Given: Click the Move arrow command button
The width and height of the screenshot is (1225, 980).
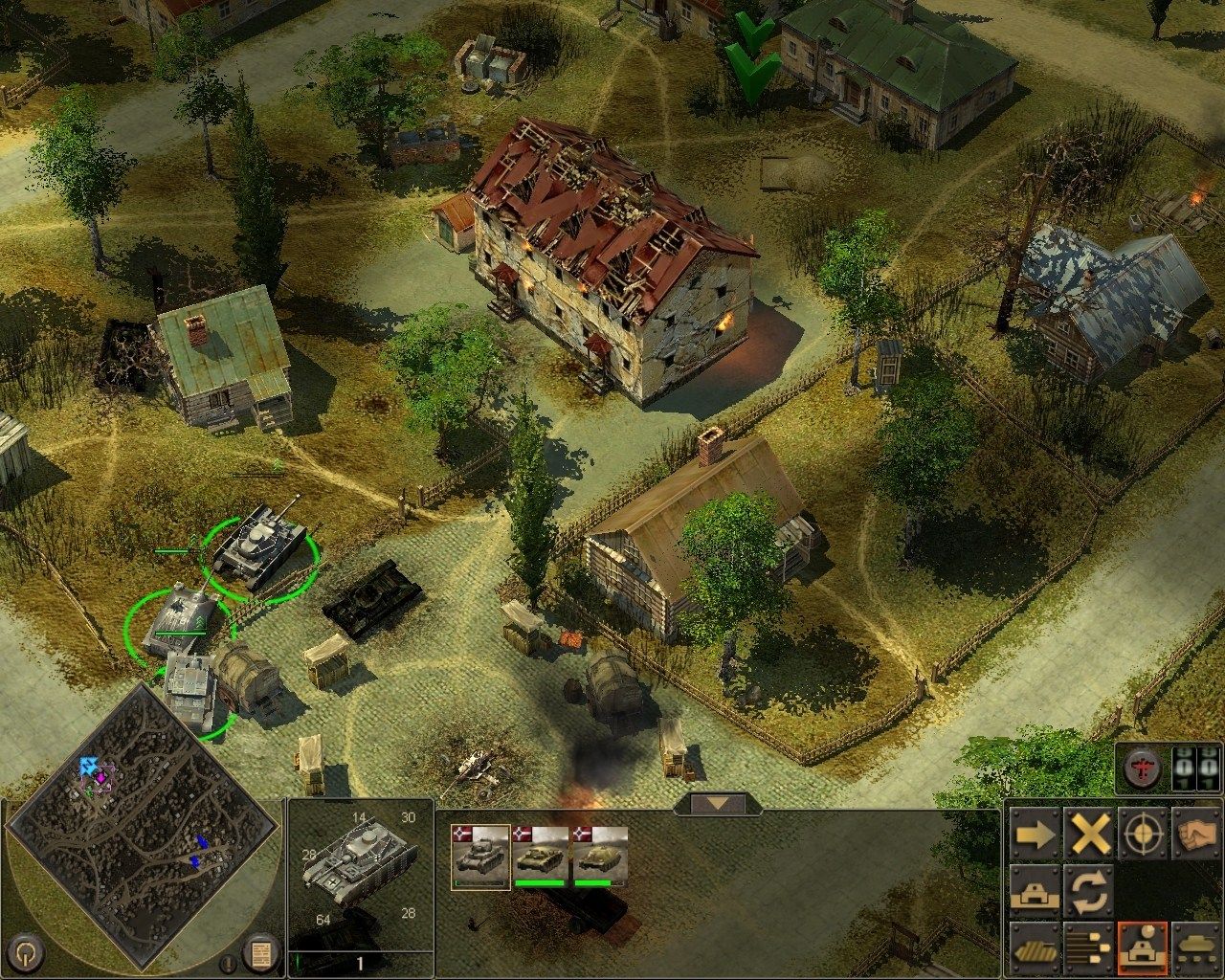Looking at the screenshot, I should coord(1035,835).
